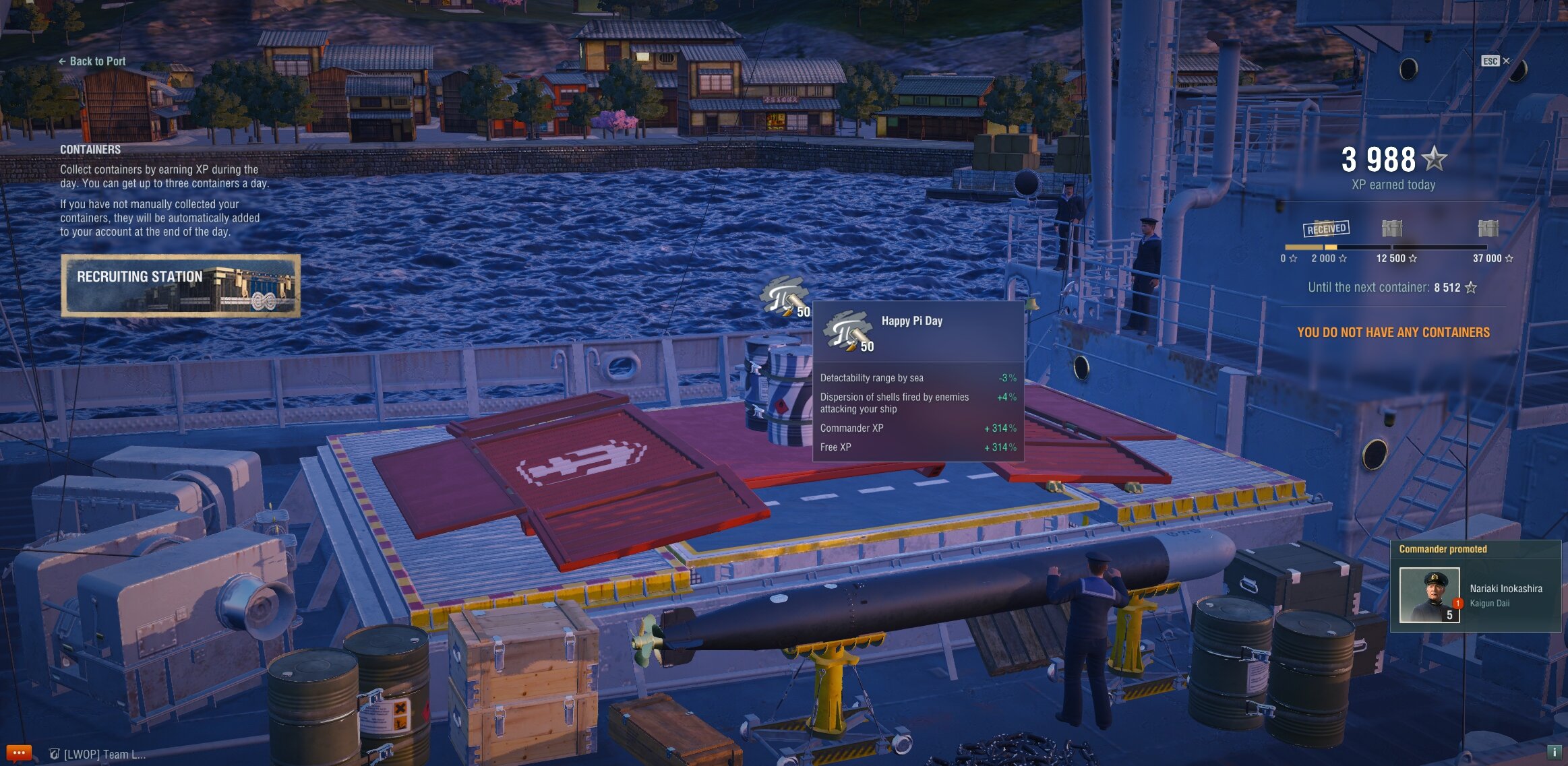Open the chat speech-bubble button
The height and width of the screenshot is (766, 1568).
click(18, 753)
